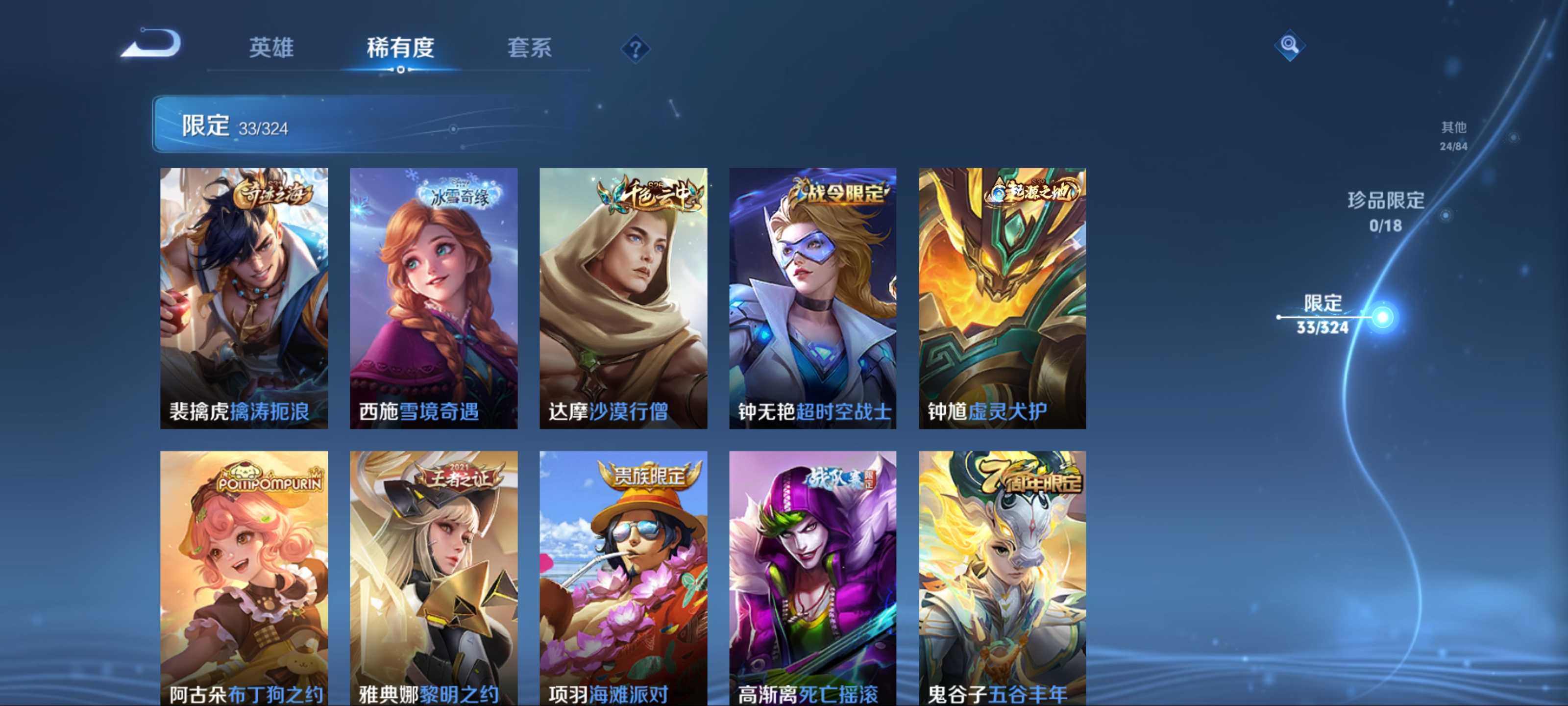
Task: Choose the 达摩 沙漠行僧 skin card
Action: tap(623, 298)
